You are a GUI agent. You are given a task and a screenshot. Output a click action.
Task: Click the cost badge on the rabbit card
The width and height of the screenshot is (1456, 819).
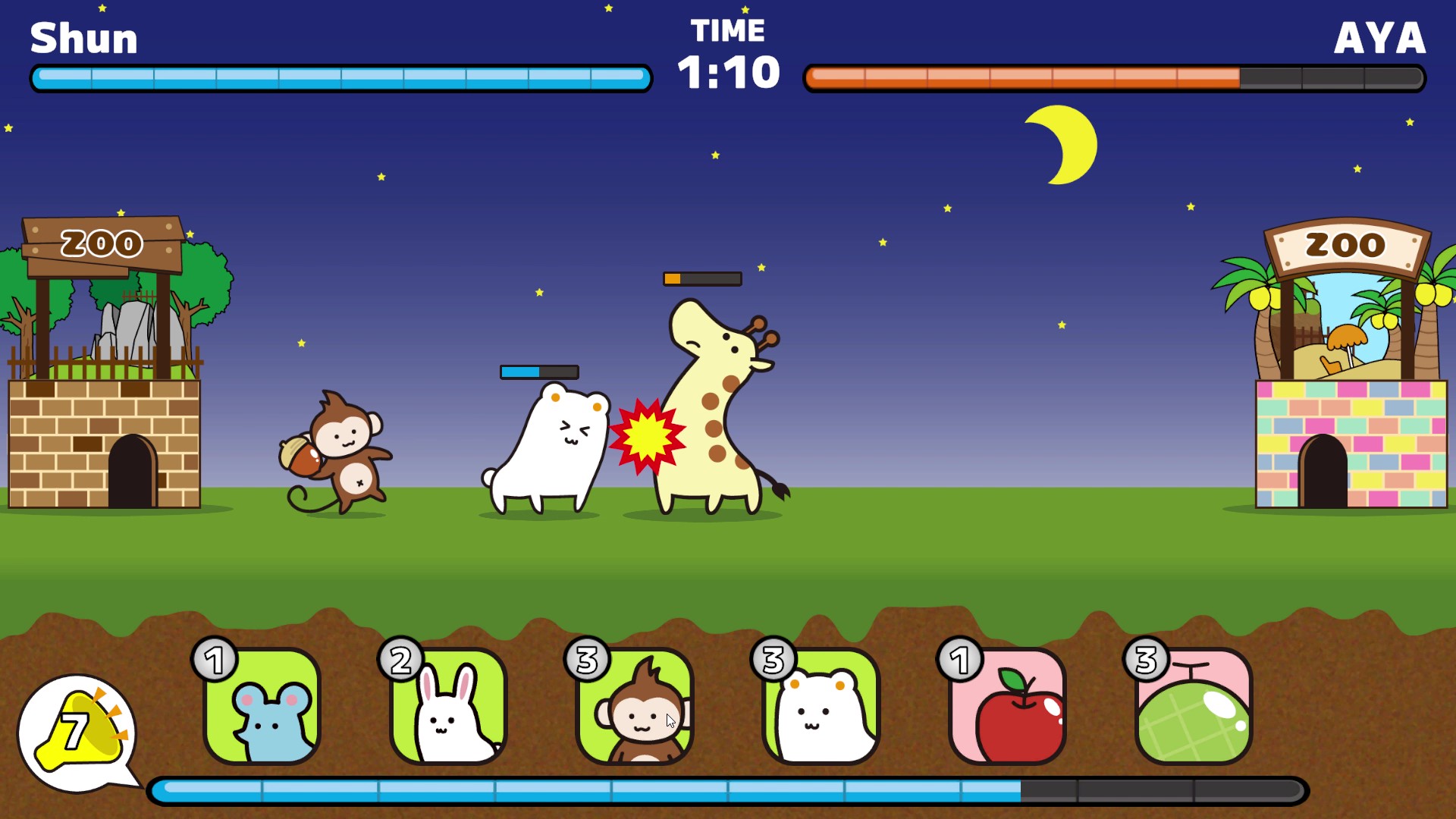click(400, 661)
